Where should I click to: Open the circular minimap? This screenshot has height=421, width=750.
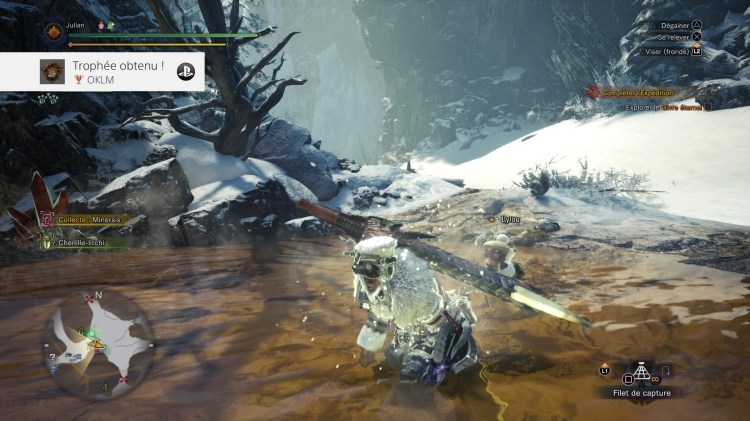pos(96,340)
